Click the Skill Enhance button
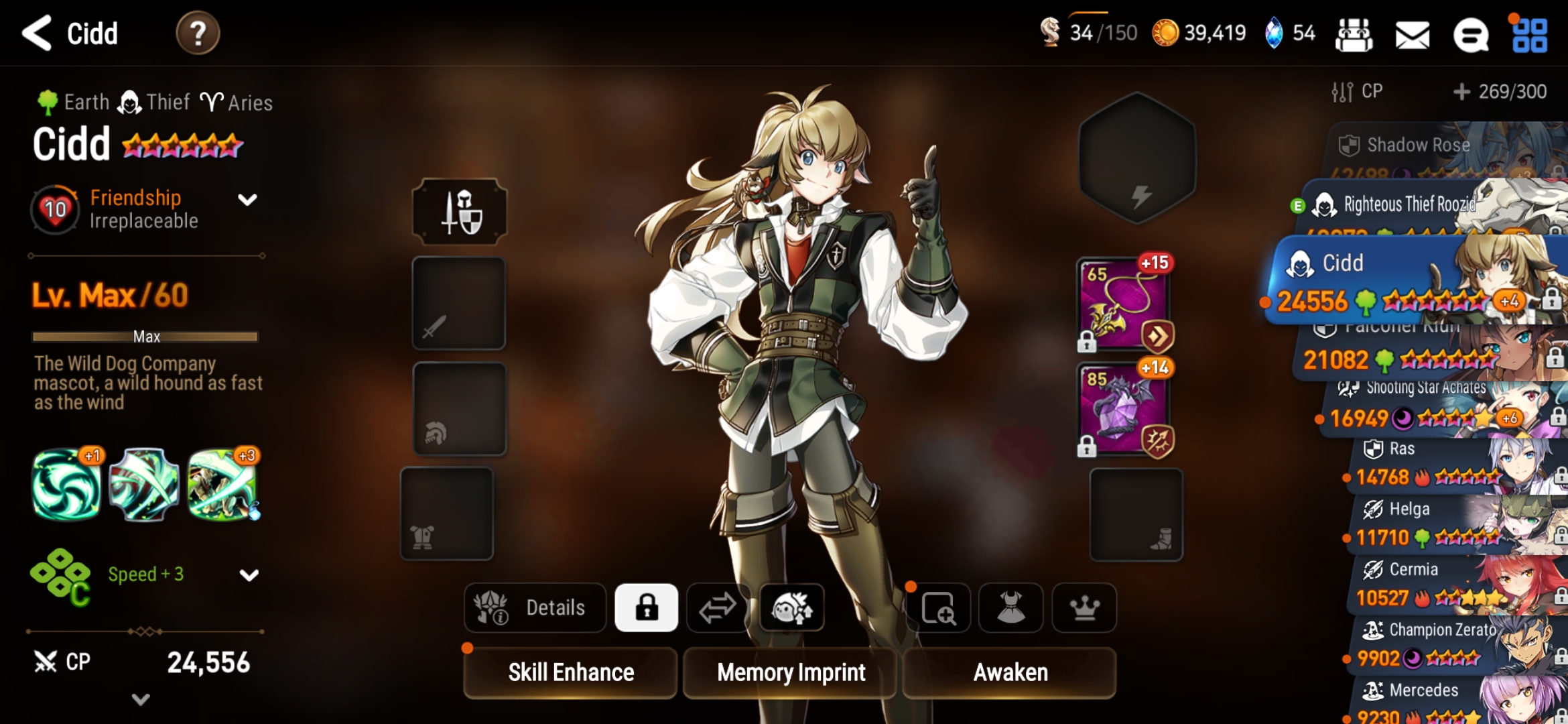The image size is (1568, 724). point(570,672)
